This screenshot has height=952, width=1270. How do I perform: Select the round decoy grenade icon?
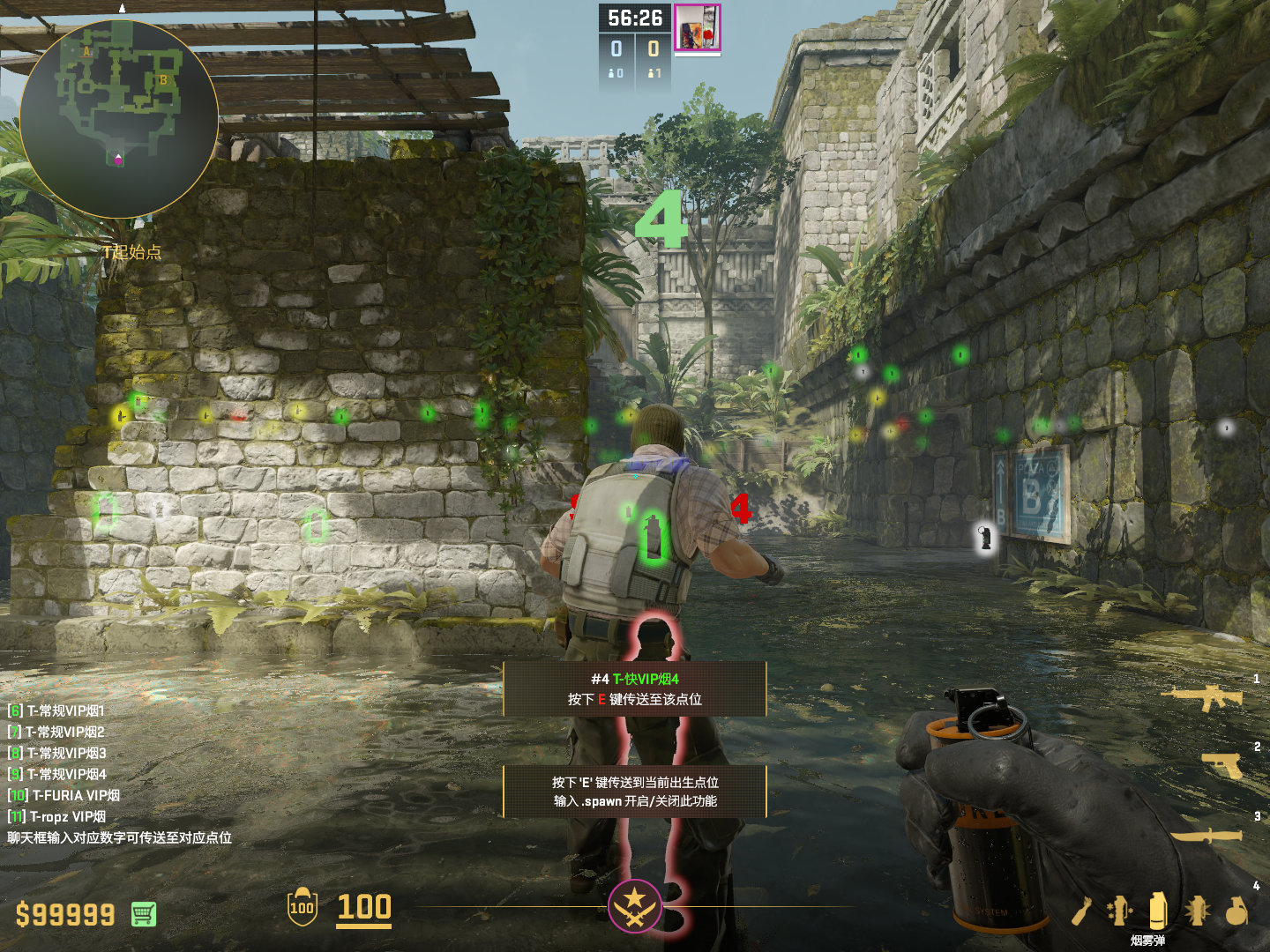tap(1236, 911)
